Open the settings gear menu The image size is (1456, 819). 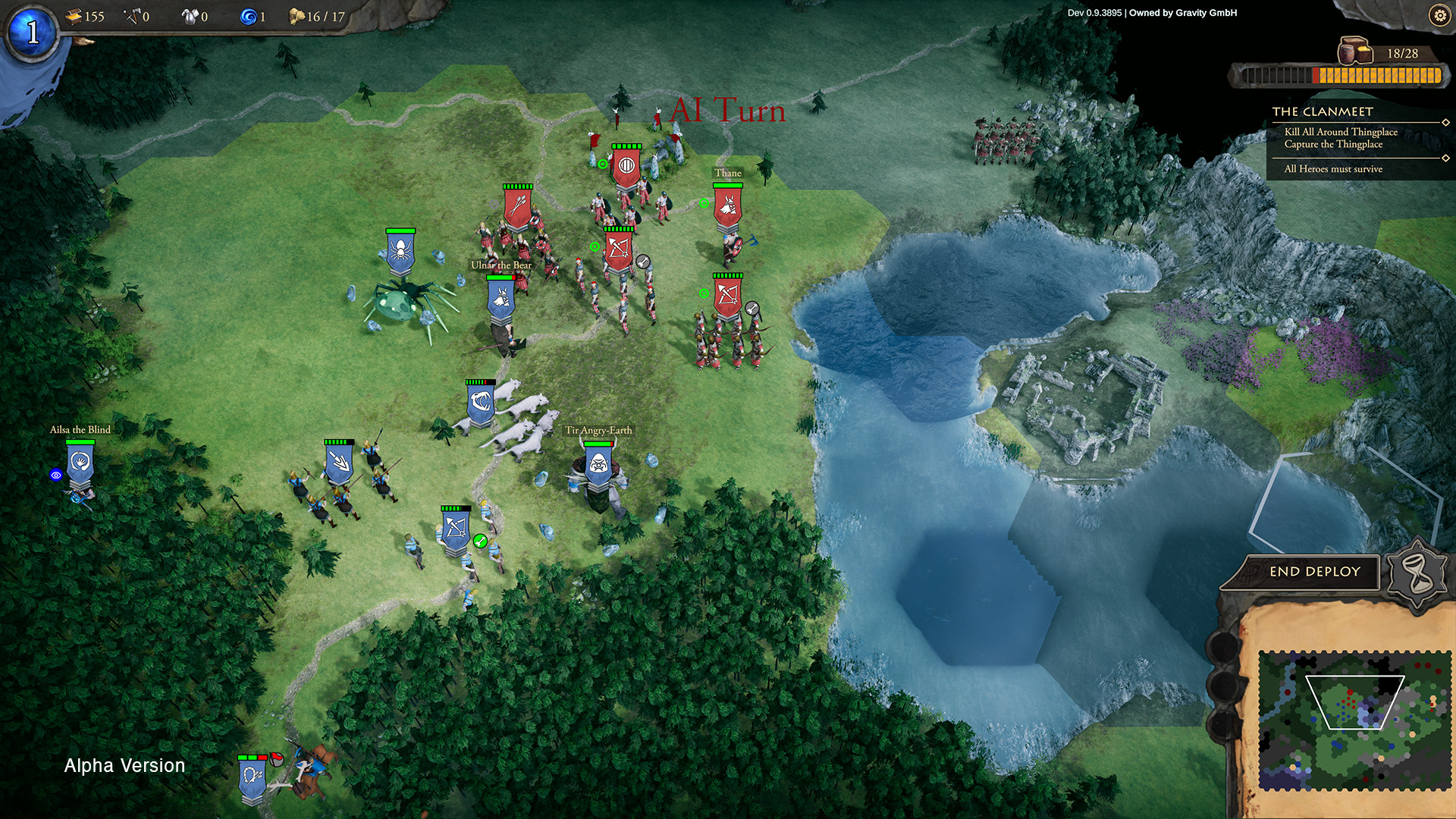click(x=1439, y=15)
